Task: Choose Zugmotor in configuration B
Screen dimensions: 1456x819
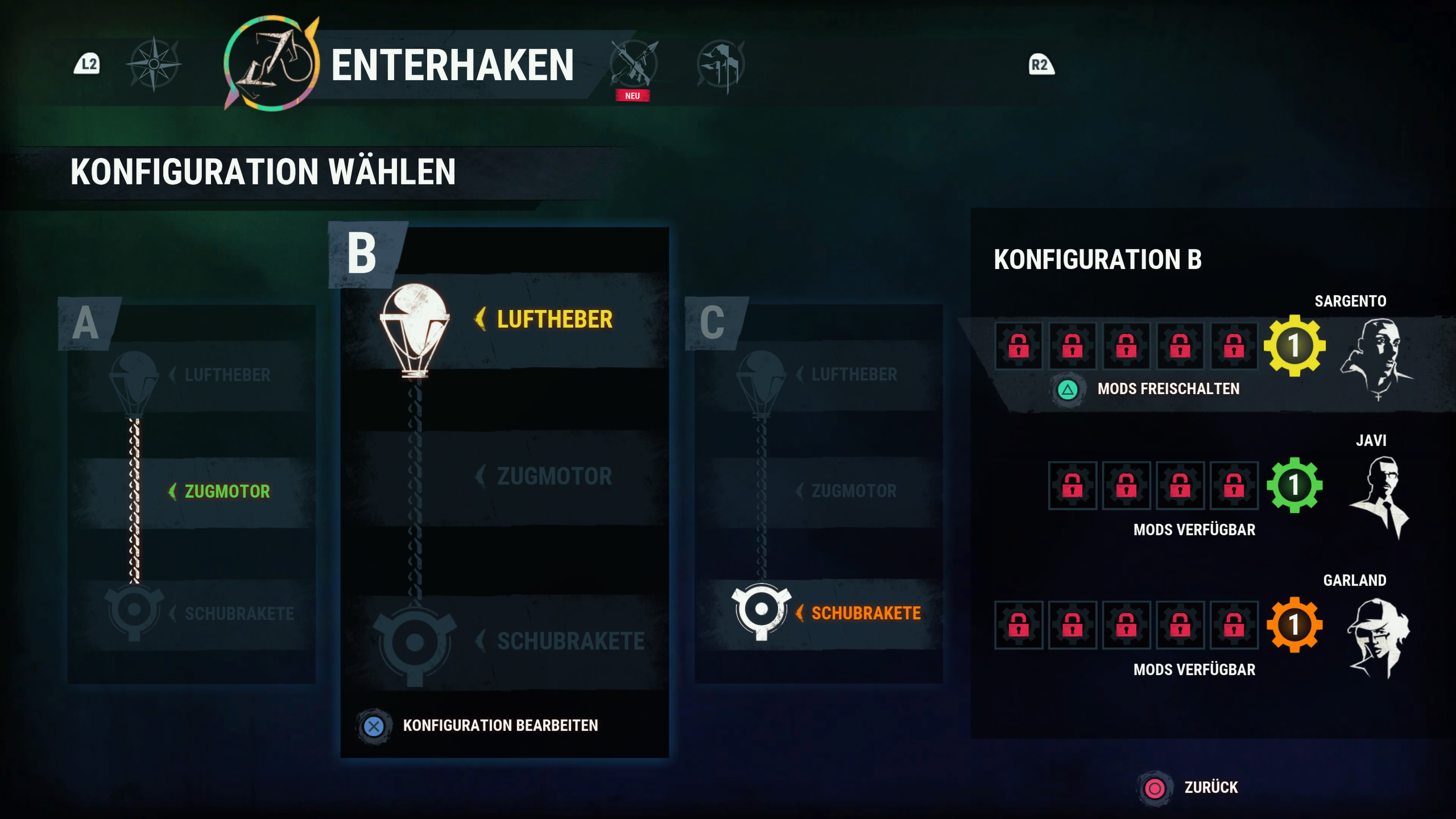Action: 554,477
